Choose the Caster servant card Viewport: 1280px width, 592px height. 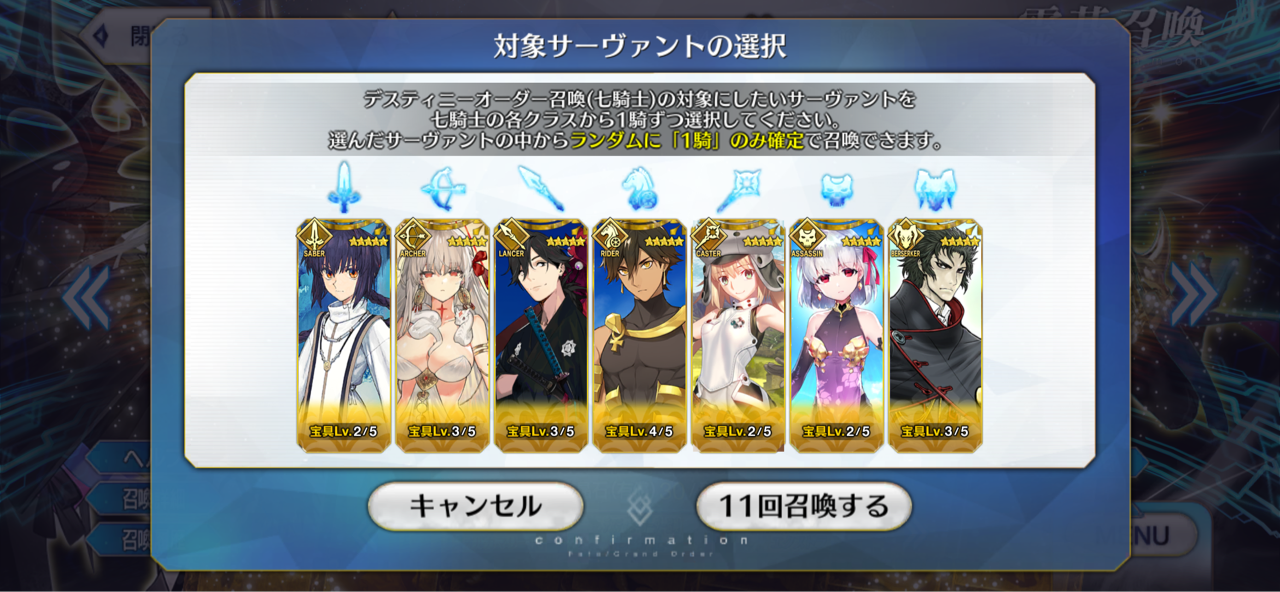click(x=737, y=335)
